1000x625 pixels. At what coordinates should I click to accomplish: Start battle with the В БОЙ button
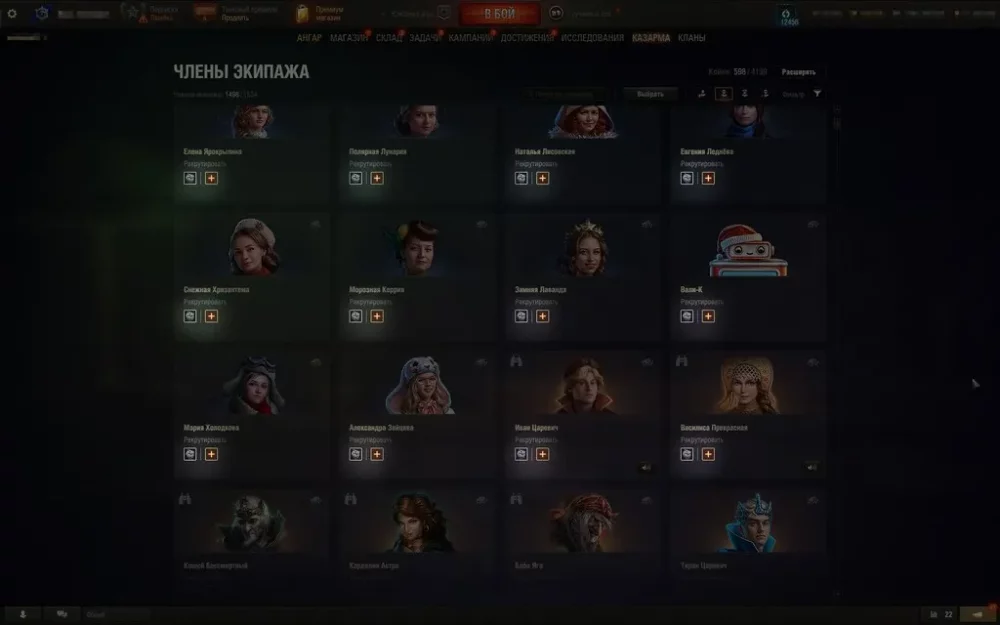point(499,14)
